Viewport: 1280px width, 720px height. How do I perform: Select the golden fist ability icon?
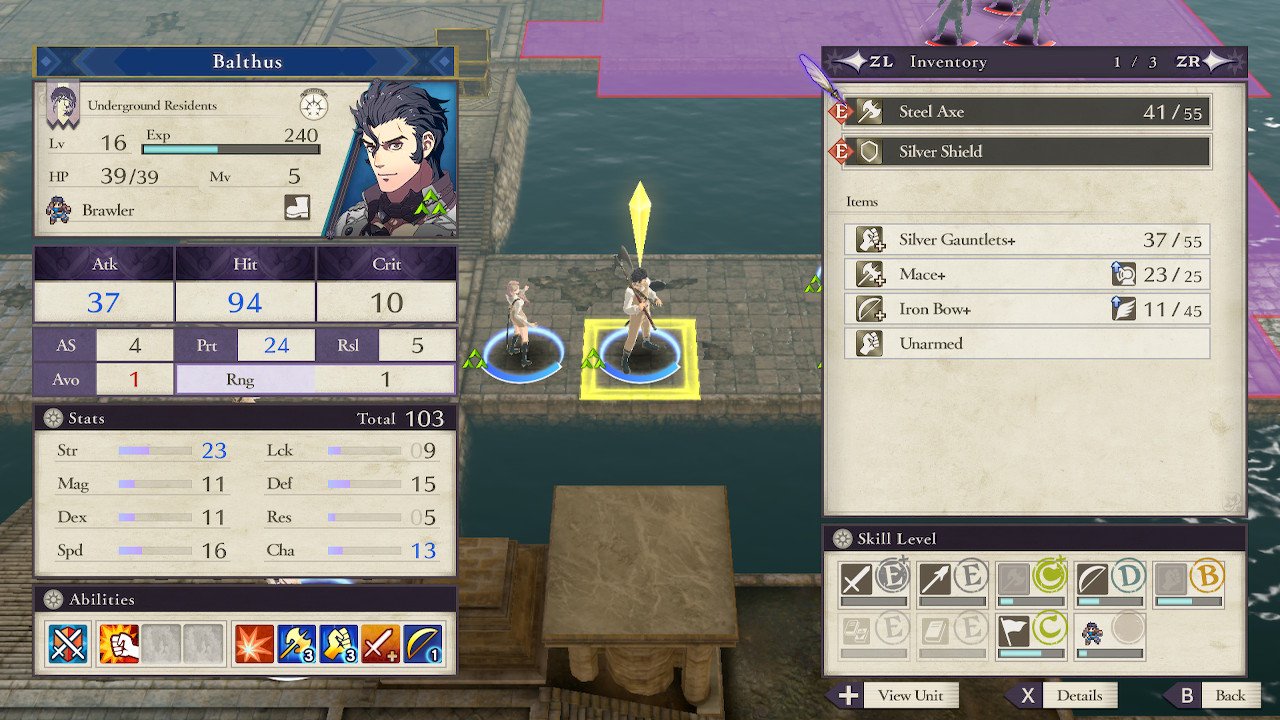[339, 645]
